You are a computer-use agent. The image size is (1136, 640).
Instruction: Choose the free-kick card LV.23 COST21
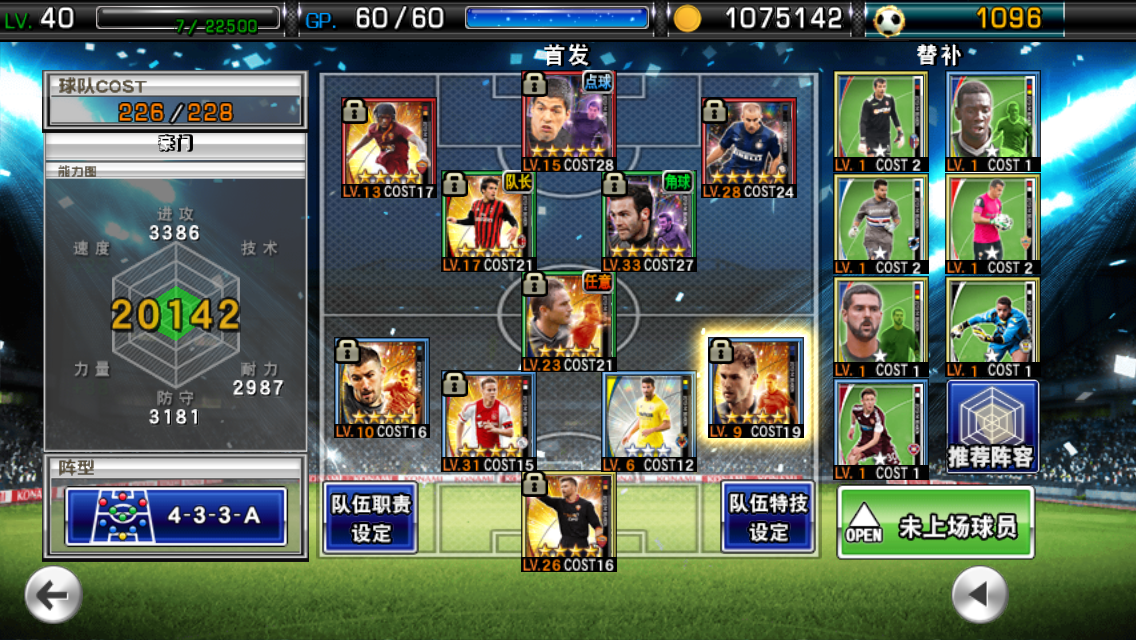tap(569, 322)
